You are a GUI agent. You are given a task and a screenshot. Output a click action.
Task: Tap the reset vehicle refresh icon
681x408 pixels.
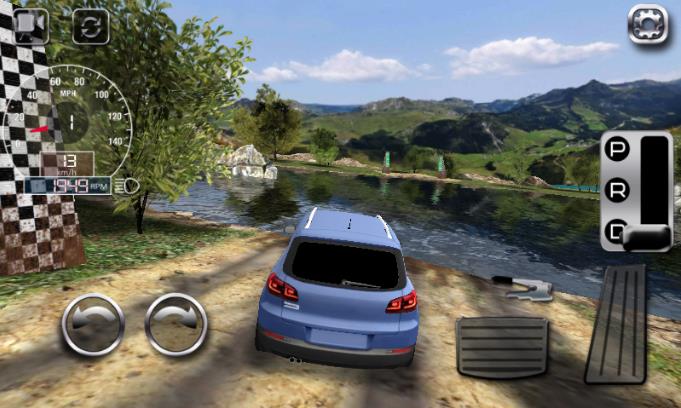(89, 26)
